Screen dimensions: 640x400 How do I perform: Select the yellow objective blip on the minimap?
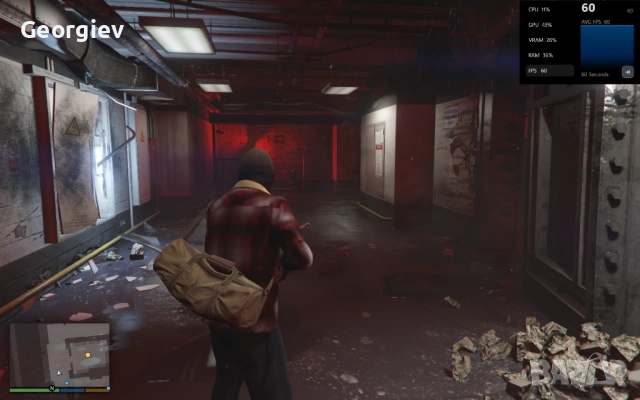point(87,354)
